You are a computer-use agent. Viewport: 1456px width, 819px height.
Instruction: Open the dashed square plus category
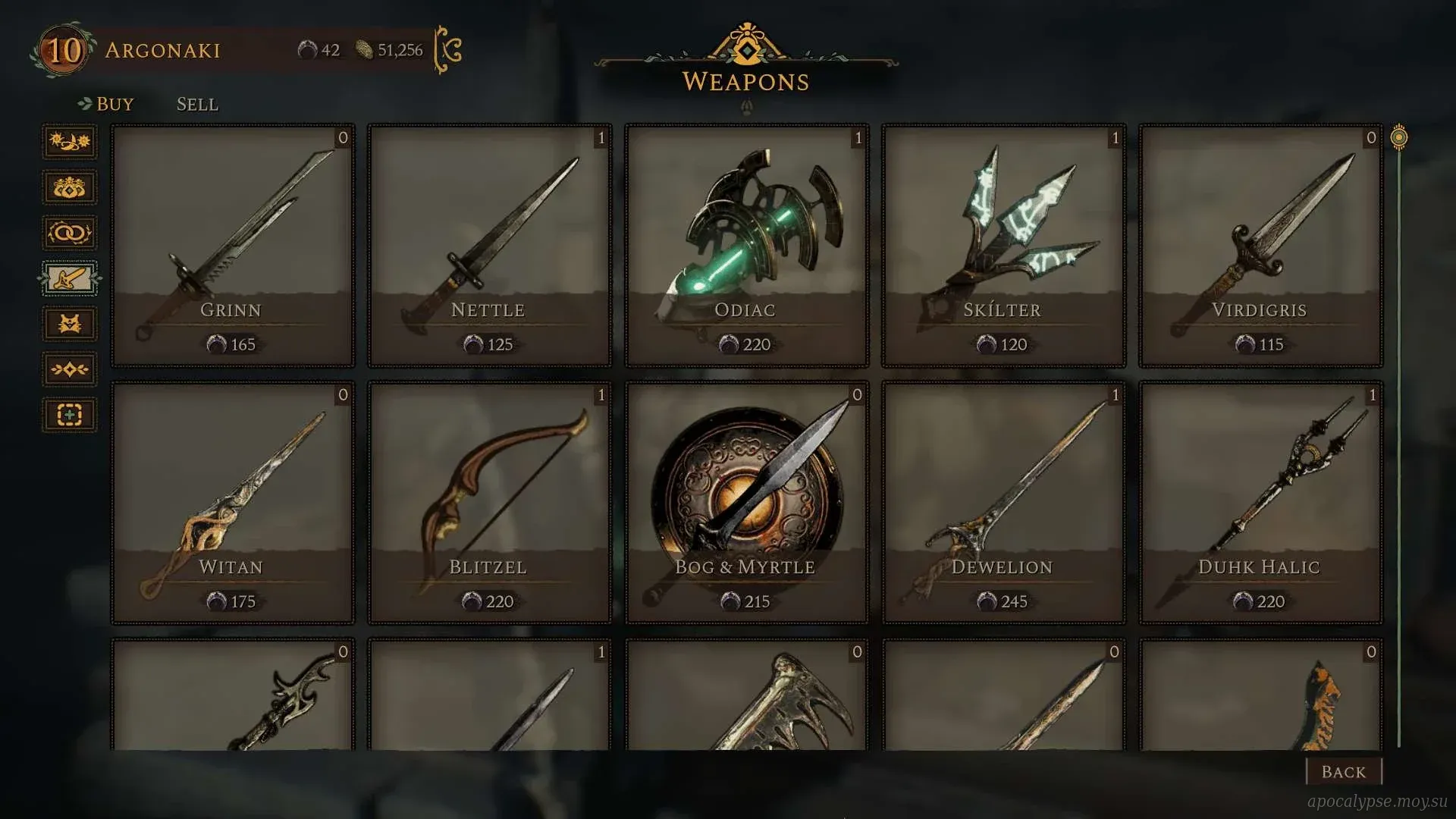(x=69, y=415)
